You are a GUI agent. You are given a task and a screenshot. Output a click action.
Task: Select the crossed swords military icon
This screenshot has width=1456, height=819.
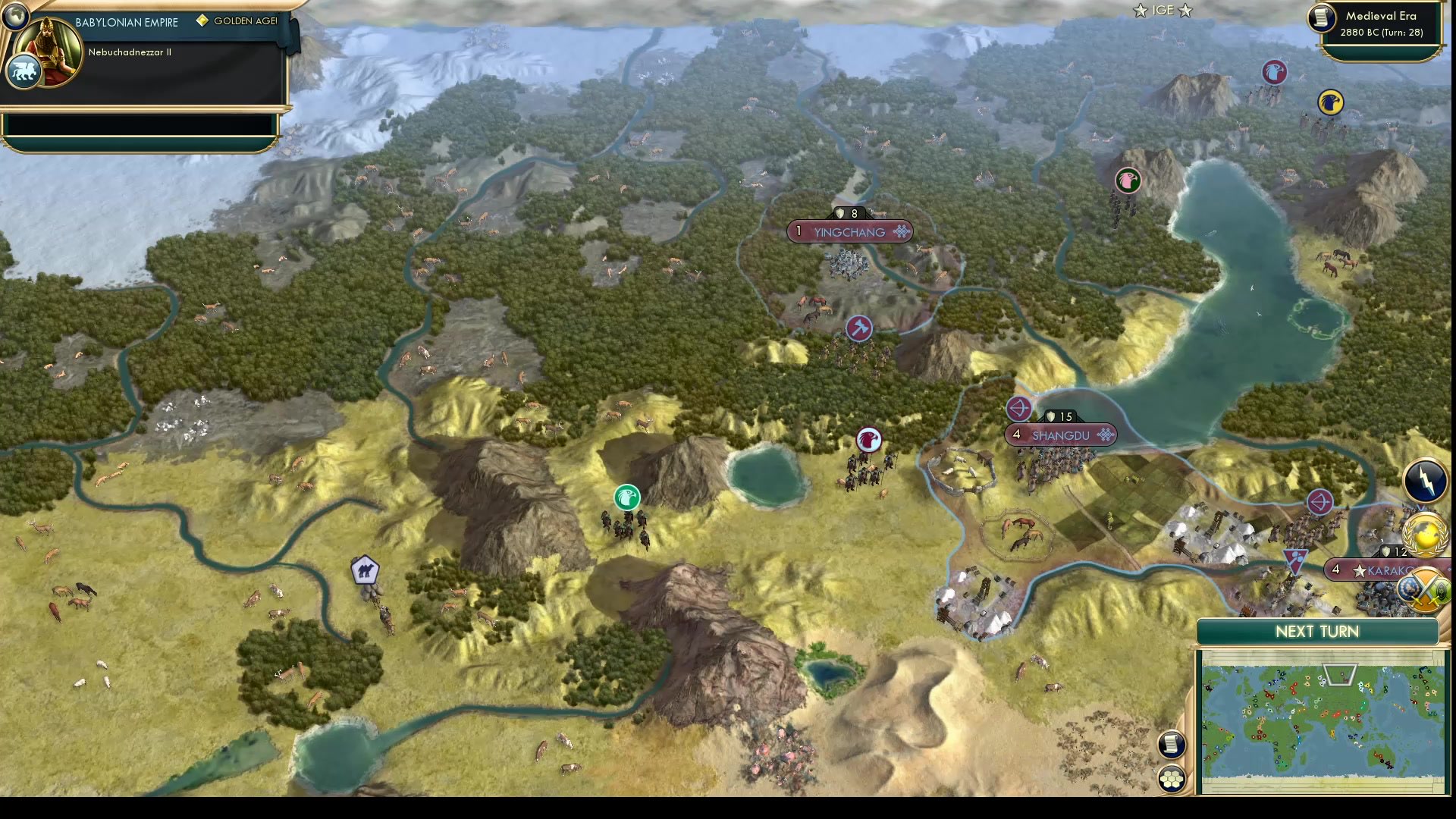pos(1426,591)
